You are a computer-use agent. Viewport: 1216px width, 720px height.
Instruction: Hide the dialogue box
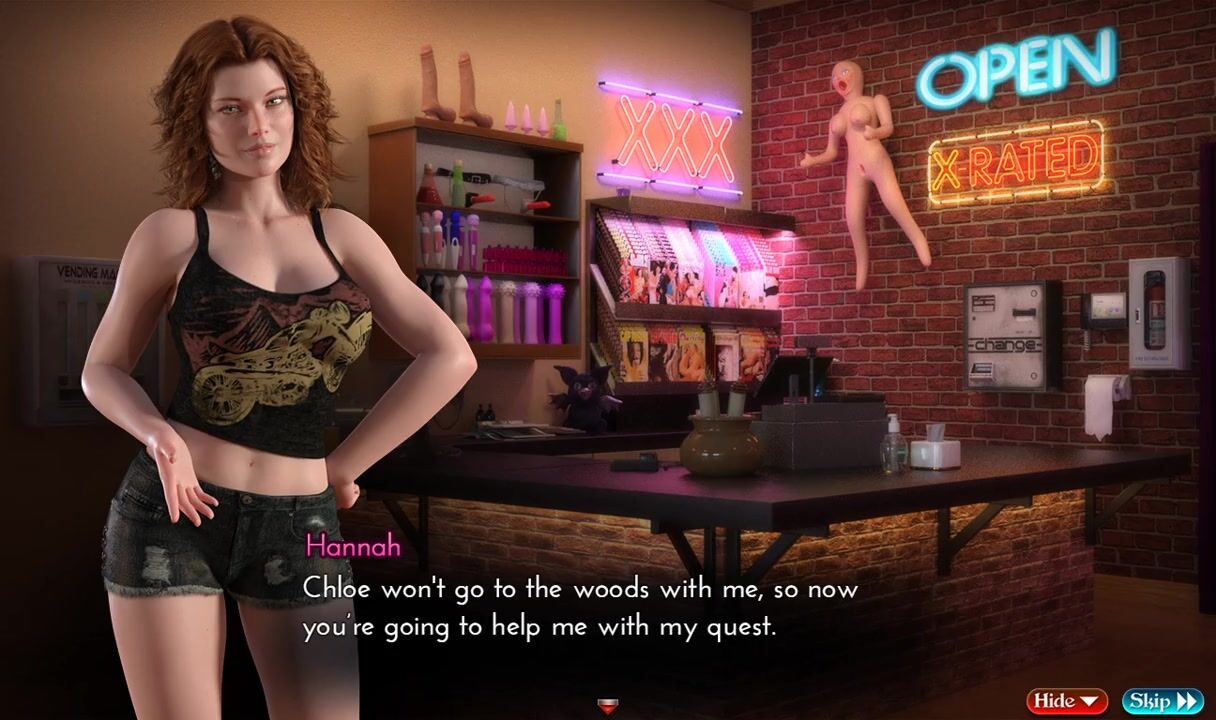pos(1066,700)
